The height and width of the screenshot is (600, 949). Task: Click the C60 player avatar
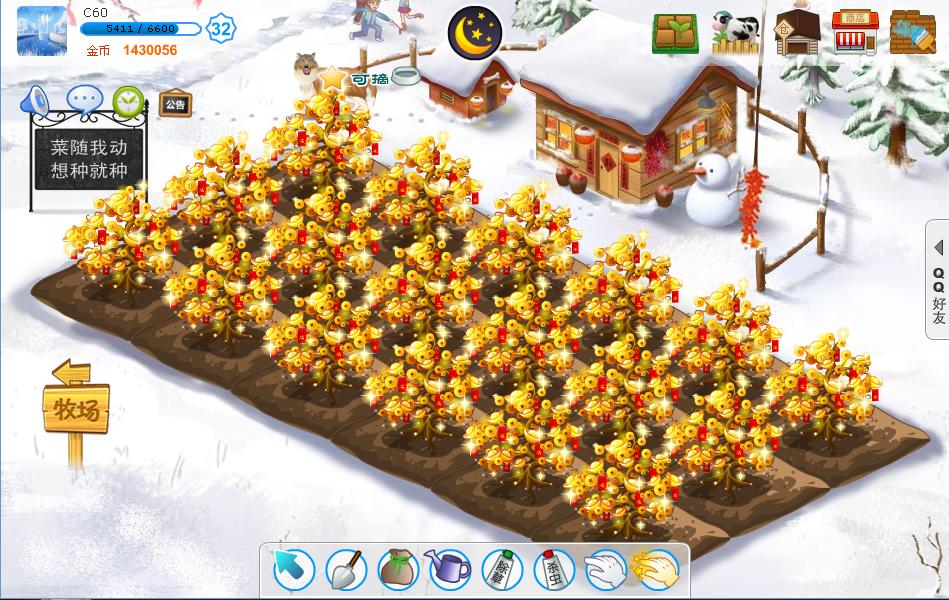coord(42,30)
